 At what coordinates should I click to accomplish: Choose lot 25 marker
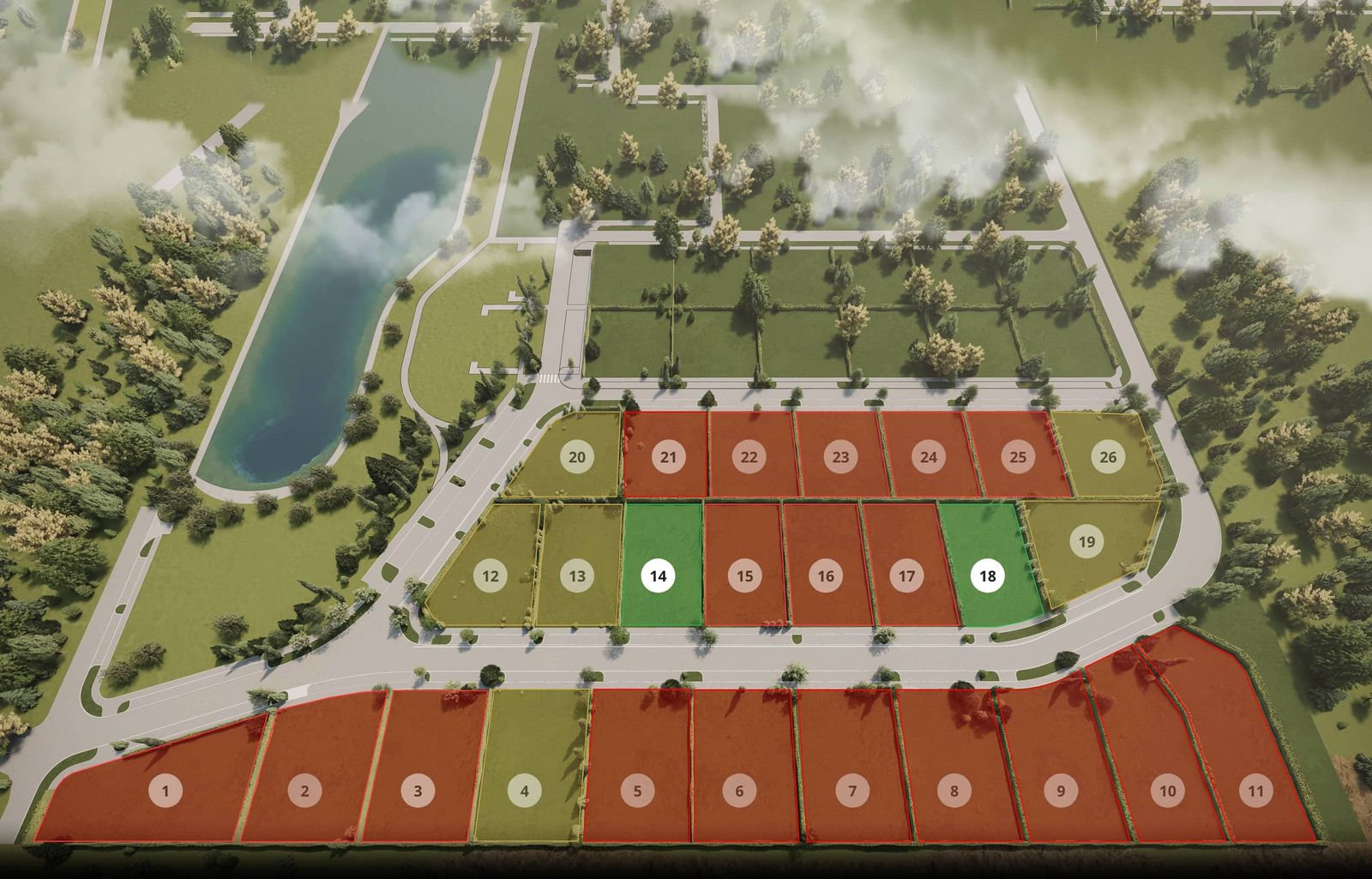(1018, 457)
